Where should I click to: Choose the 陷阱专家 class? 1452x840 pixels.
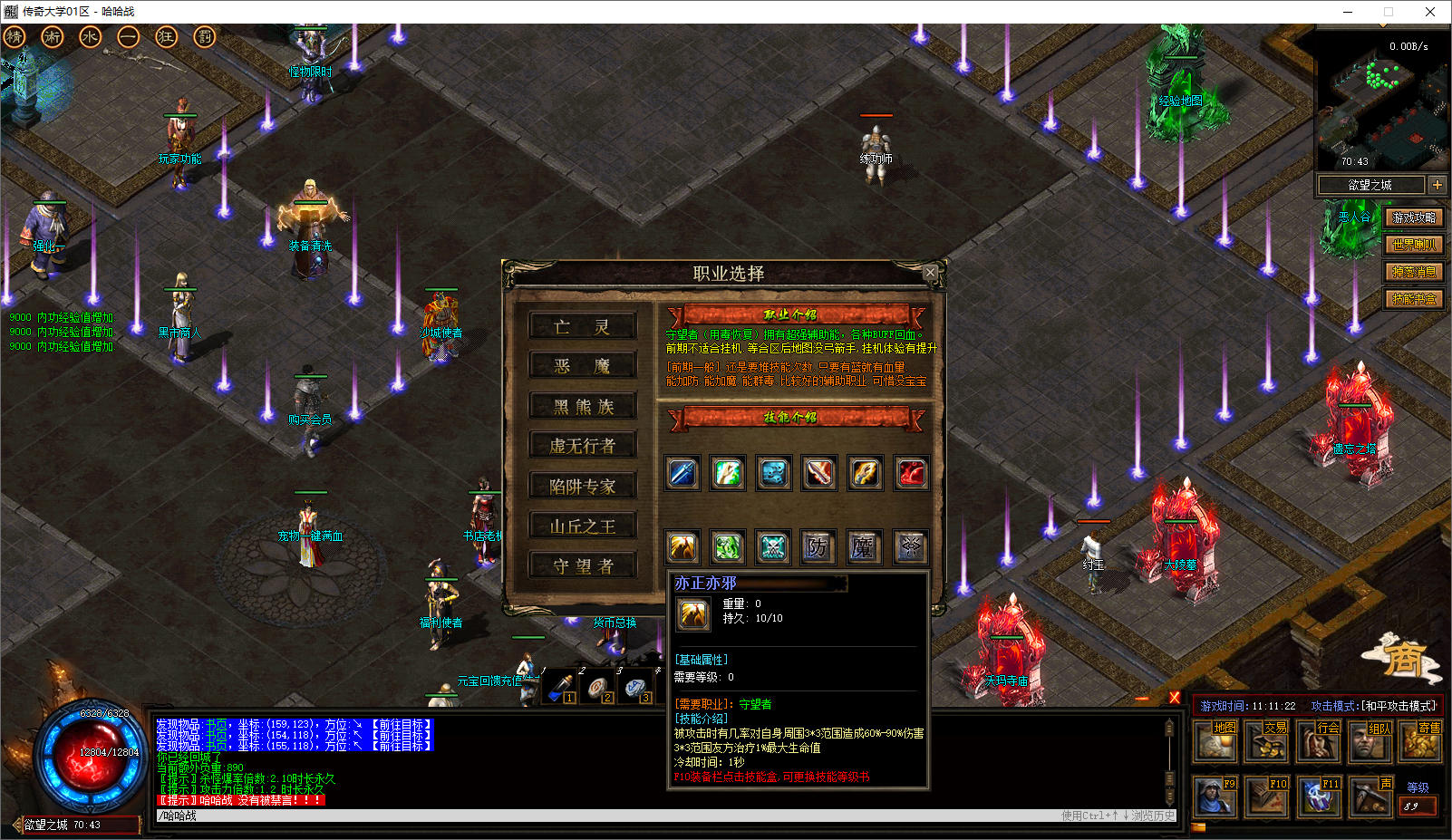point(582,487)
